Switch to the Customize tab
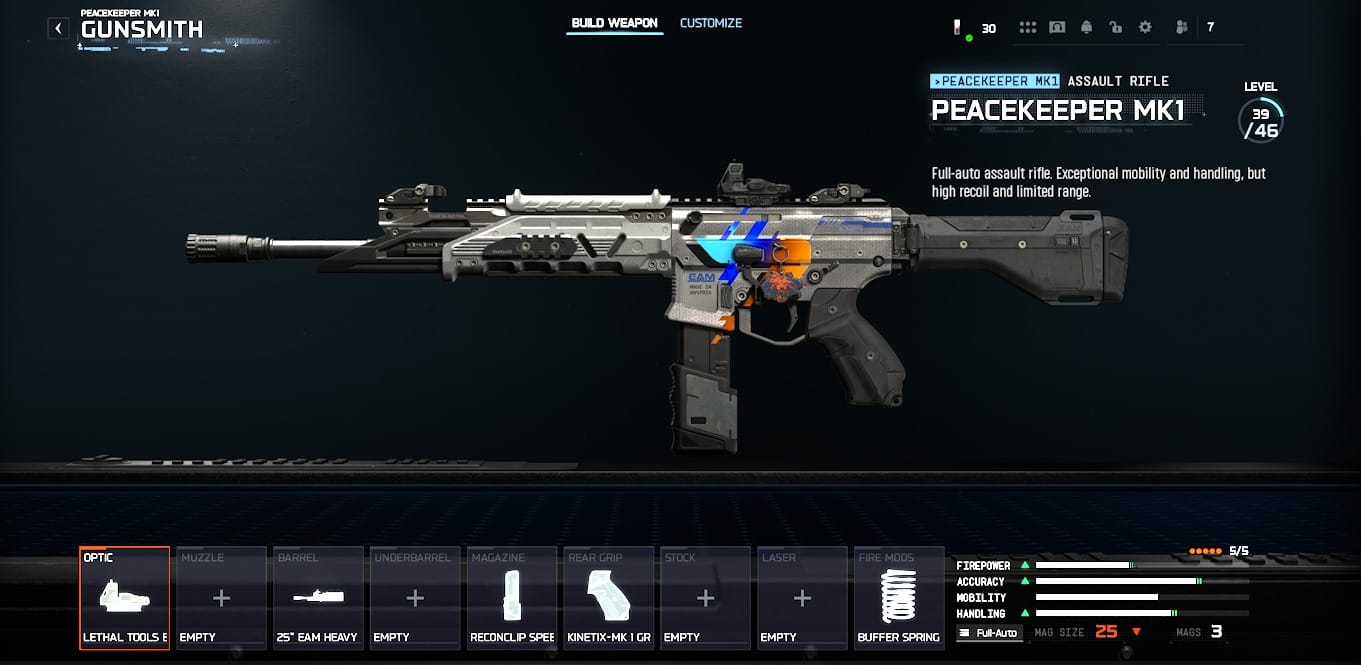 [x=710, y=23]
